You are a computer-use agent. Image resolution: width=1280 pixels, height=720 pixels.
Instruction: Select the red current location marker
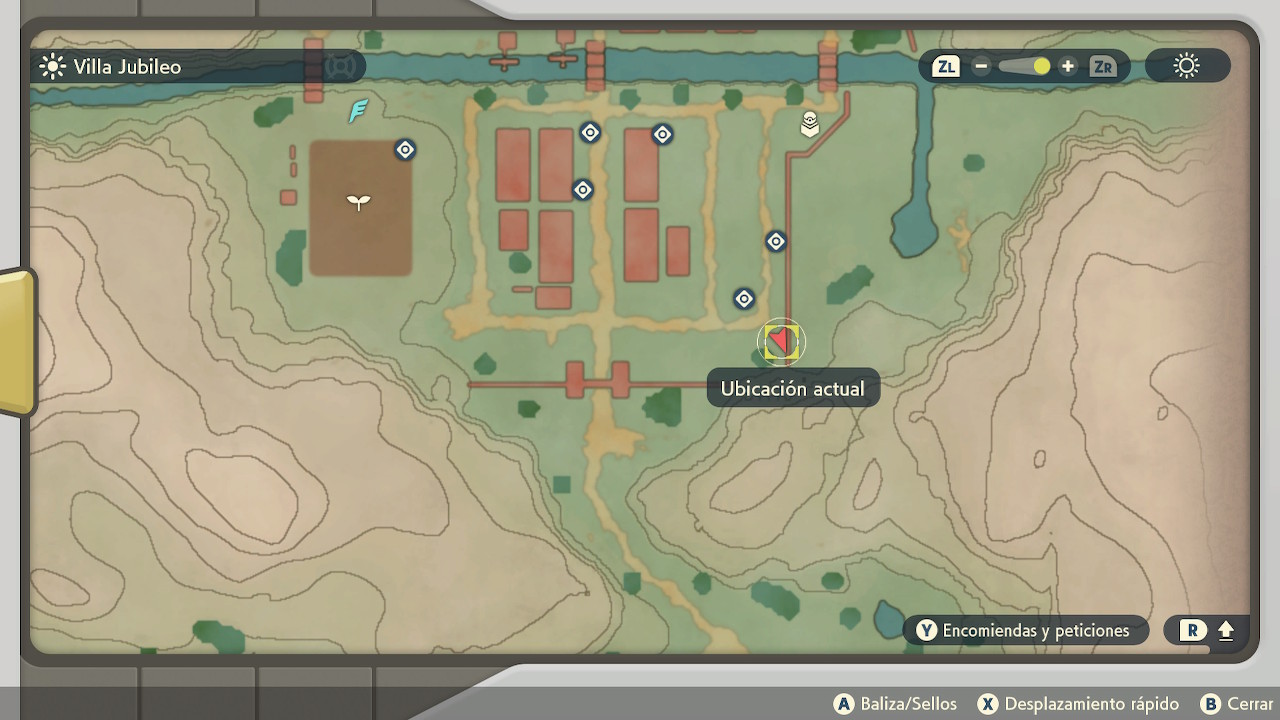pos(780,342)
